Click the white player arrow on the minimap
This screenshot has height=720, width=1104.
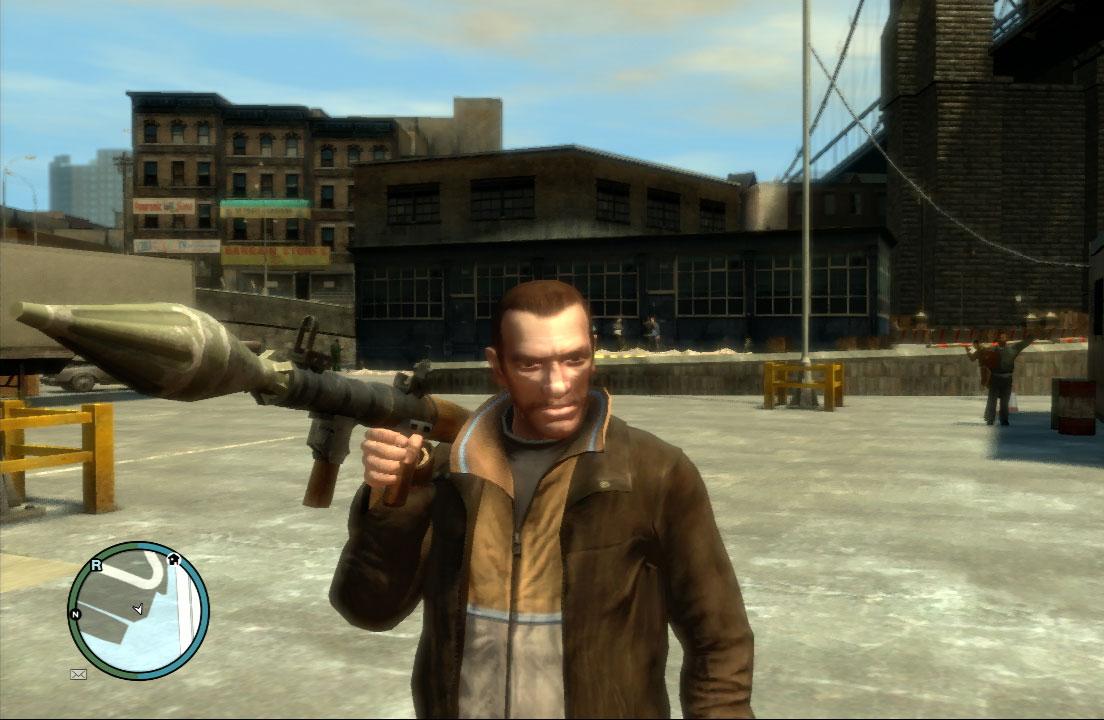pyautogui.click(x=138, y=608)
